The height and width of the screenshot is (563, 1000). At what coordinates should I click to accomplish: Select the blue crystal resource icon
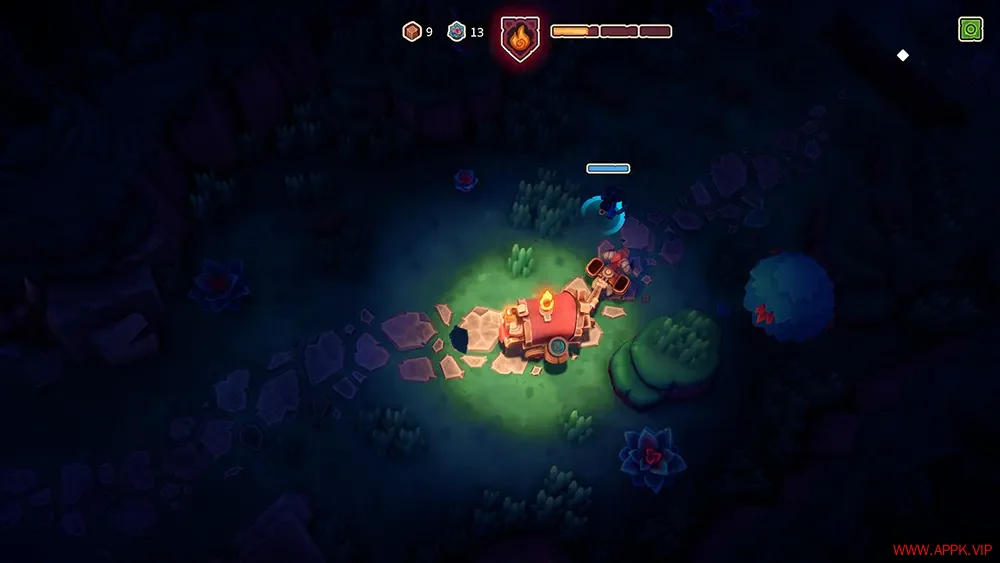tap(457, 32)
